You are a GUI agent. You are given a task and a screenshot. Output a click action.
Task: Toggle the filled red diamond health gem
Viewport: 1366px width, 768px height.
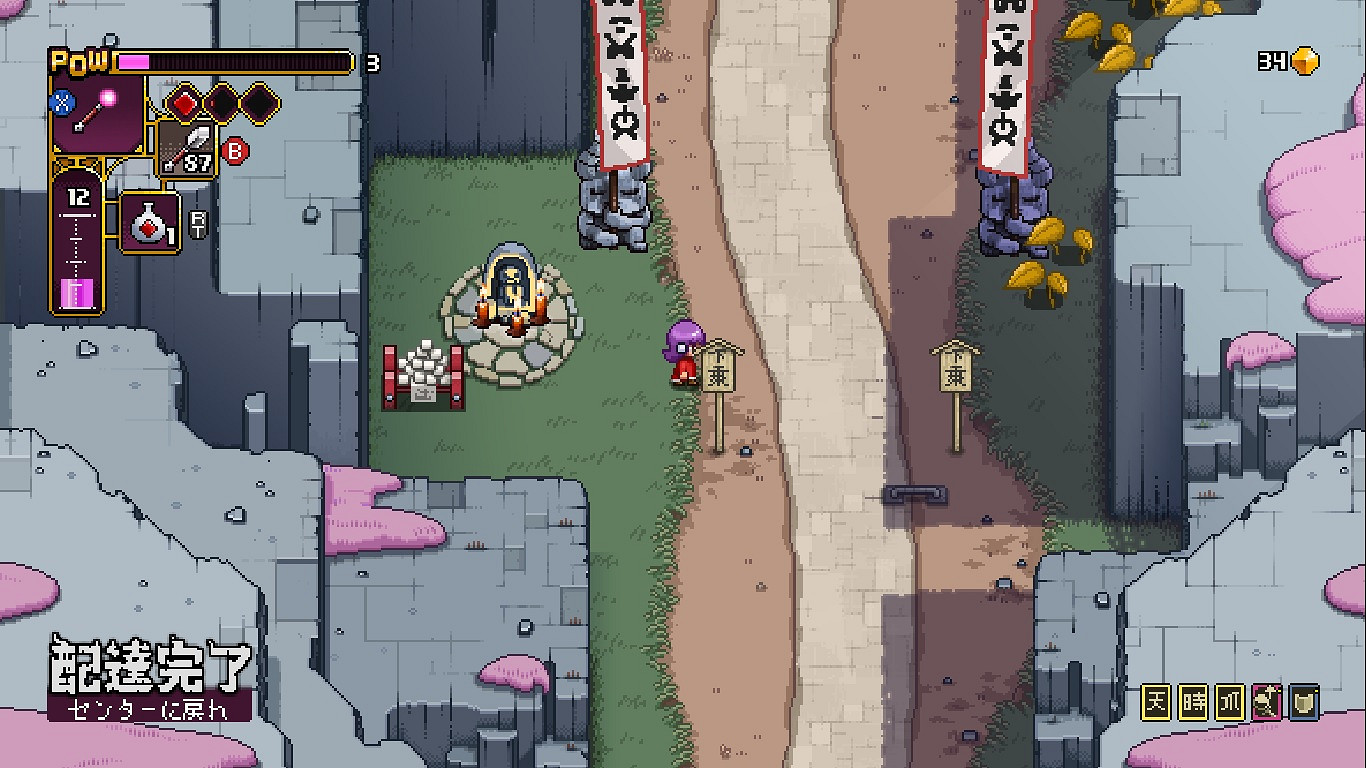point(187,102)
